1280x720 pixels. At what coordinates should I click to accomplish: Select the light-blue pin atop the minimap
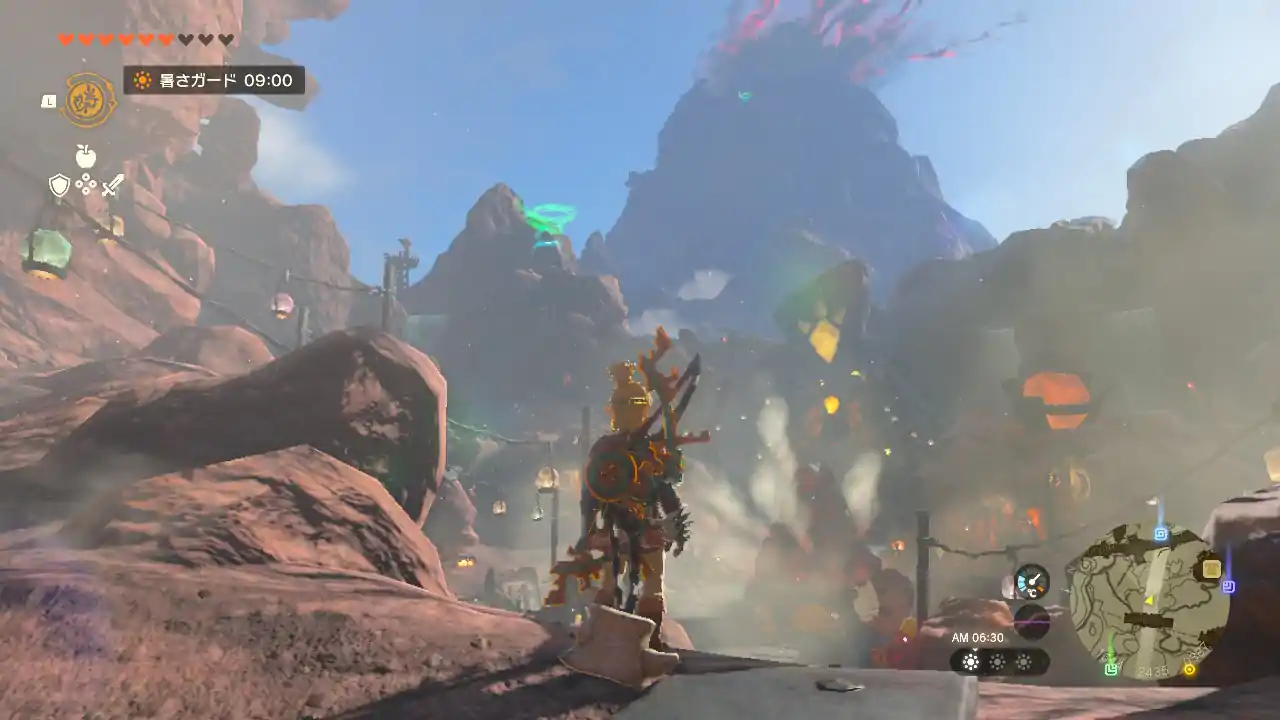[1161, 533]
